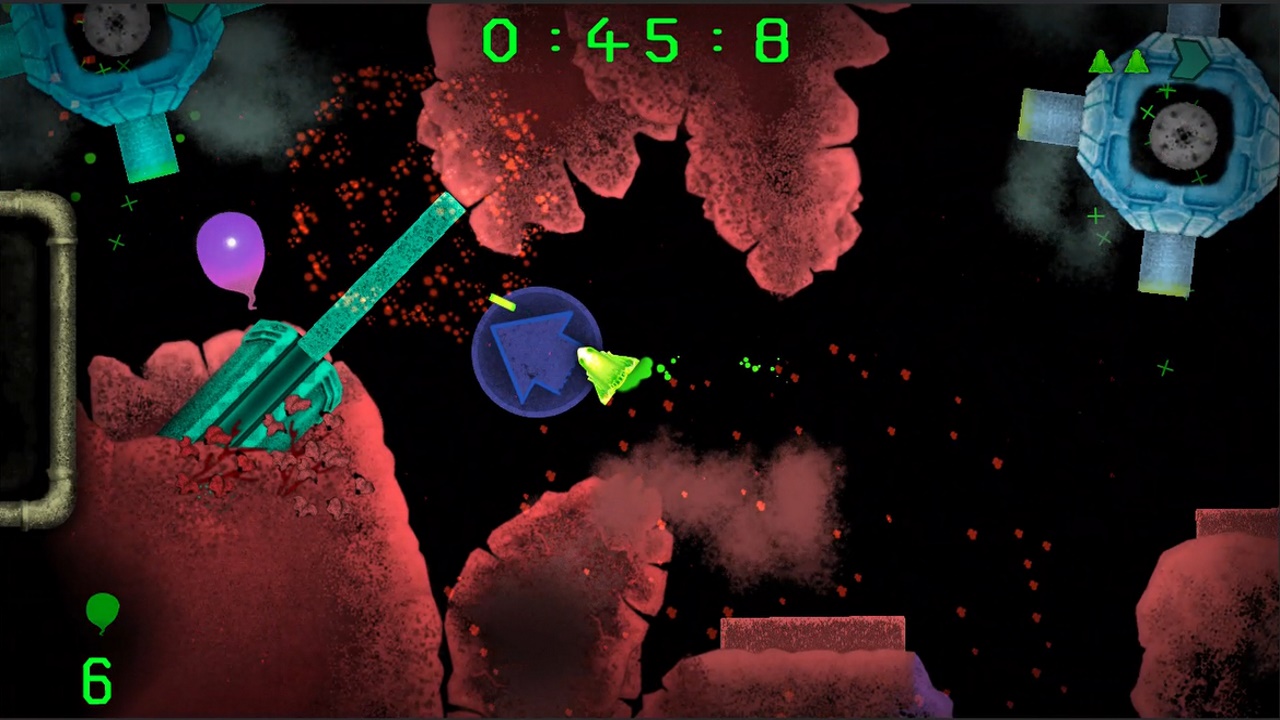Viewport: 1280px width, 720px height.
Task: Click the first tree marker on the right station
Action: point(1100,62)
